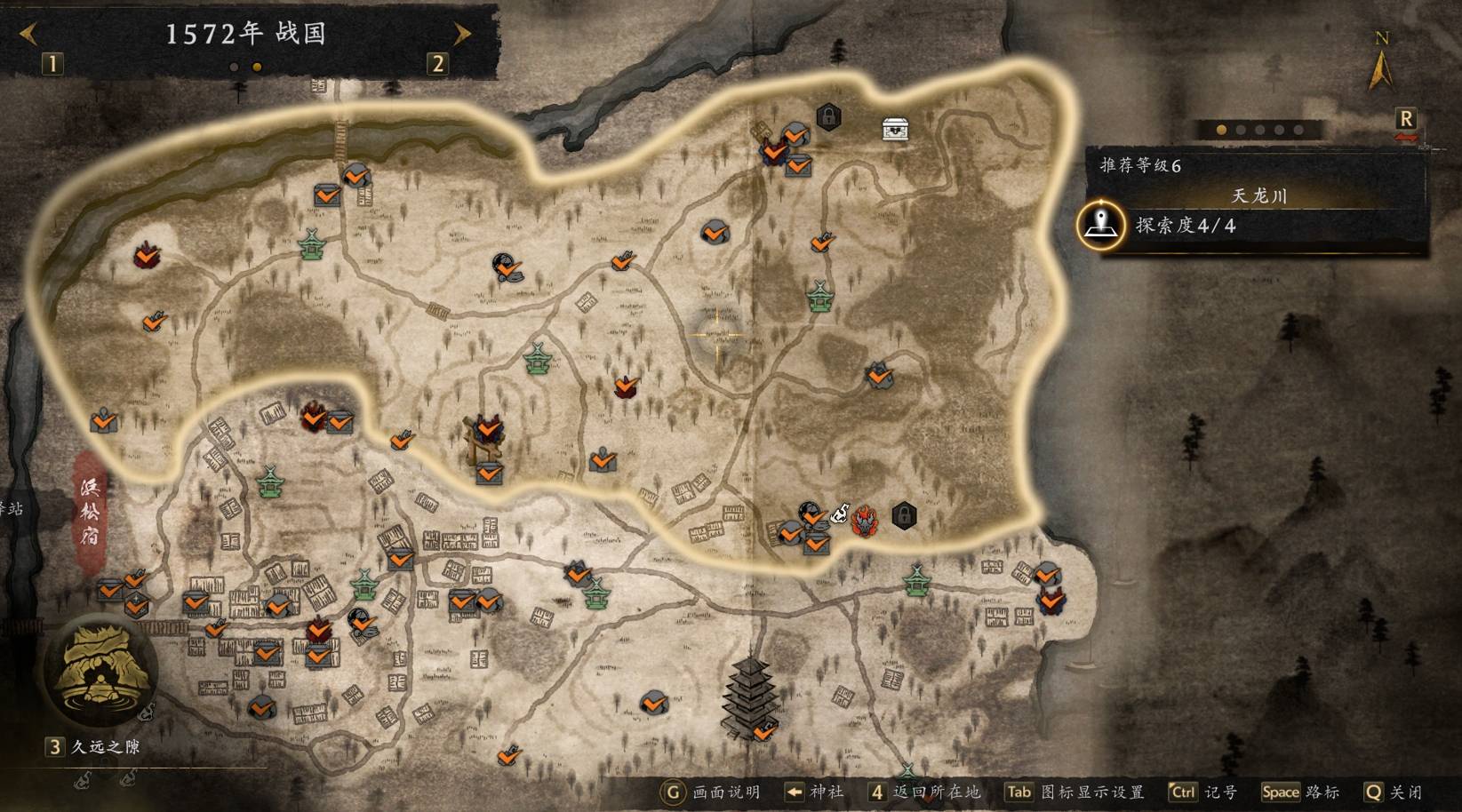Screen dimensions: 1462x812
Task: Select the red demon mask boss marker
Action: tap(863, 521)
